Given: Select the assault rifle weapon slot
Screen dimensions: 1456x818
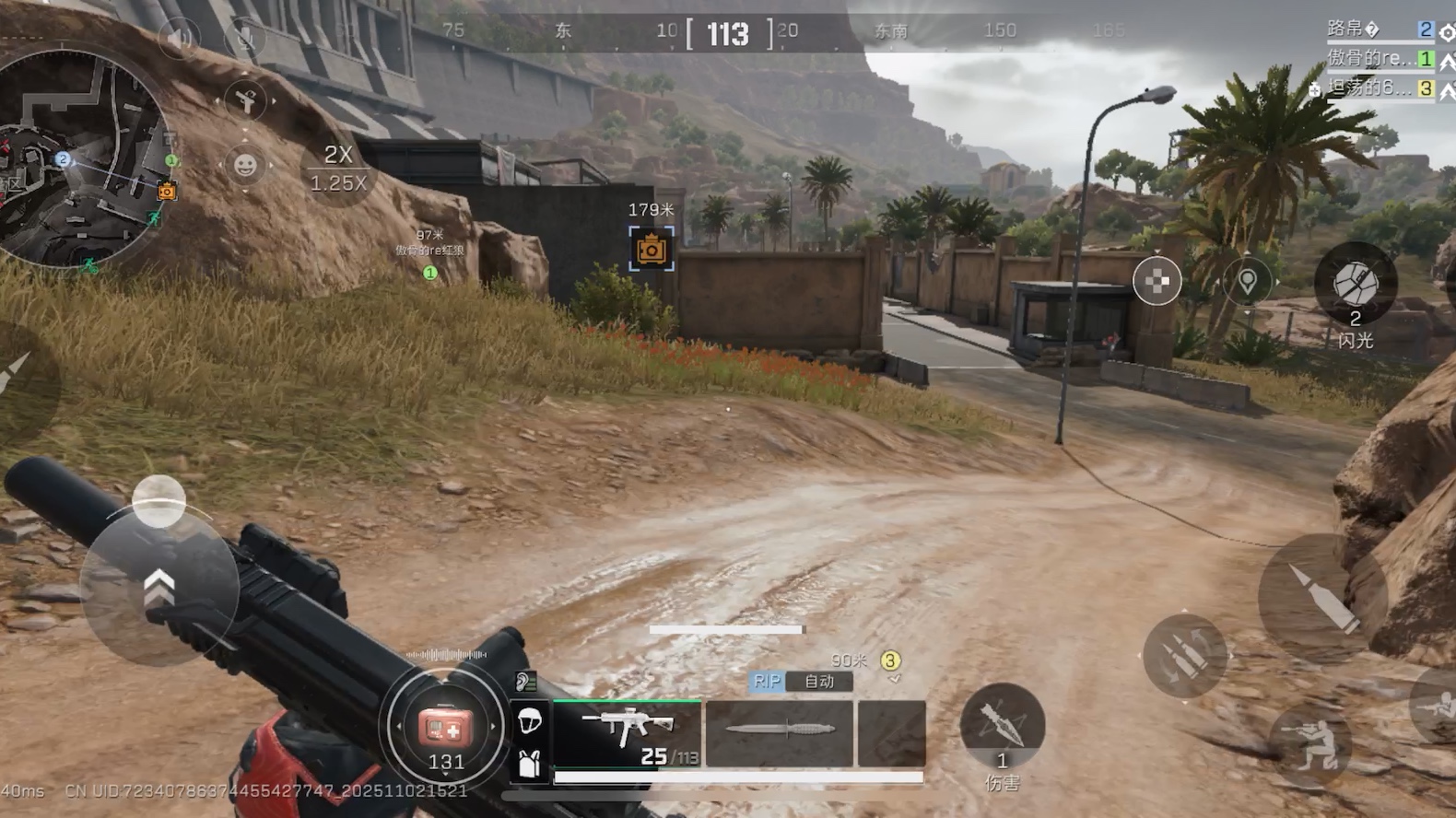Looking at the screenshot, I should point(628,733).
